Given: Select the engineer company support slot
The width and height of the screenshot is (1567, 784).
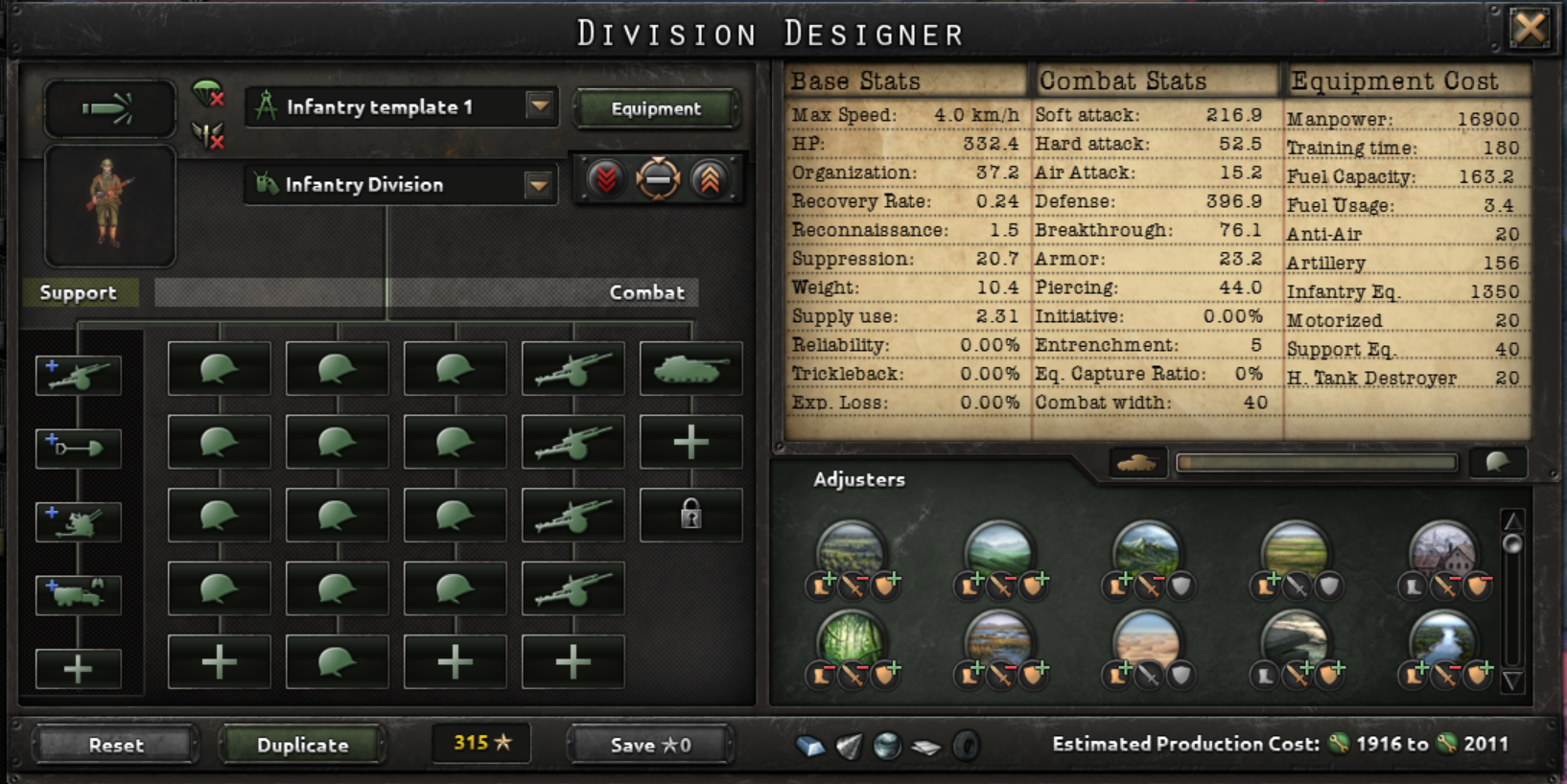Looking at the screenshot, I should click(x=79, y=448).
